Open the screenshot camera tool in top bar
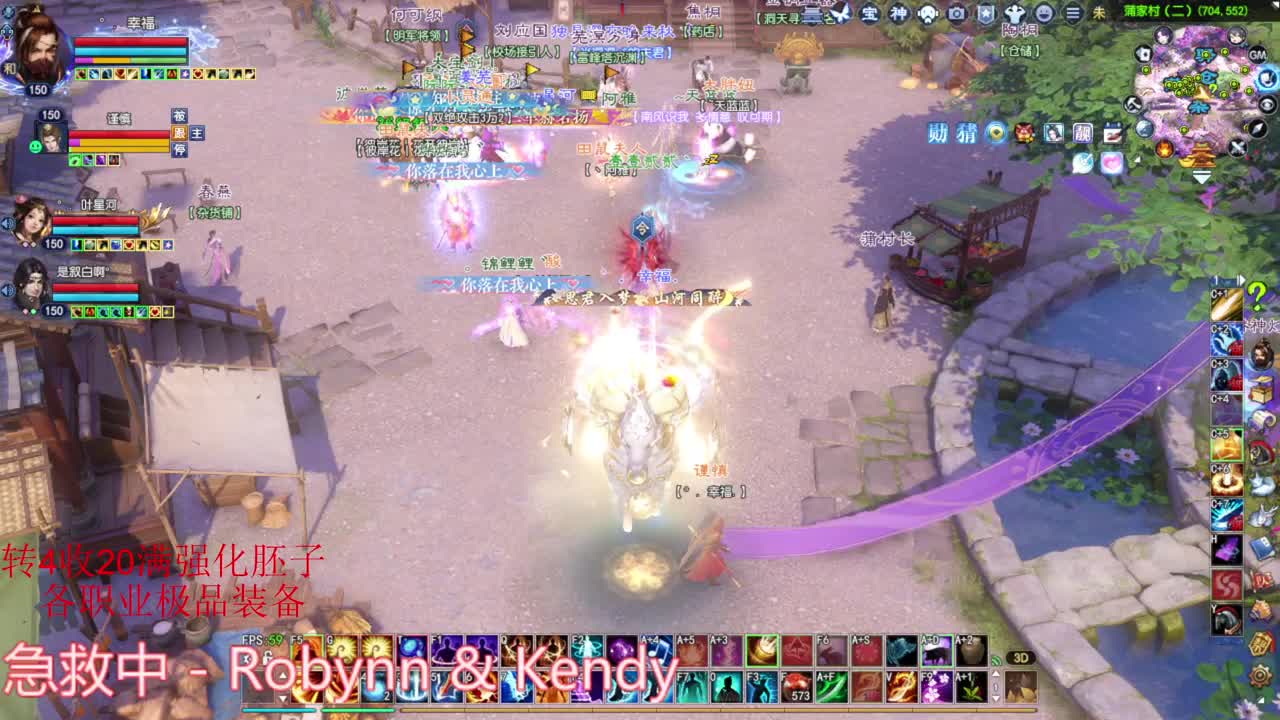Screen dimensions: 1280x720 (x=956, y=13)
